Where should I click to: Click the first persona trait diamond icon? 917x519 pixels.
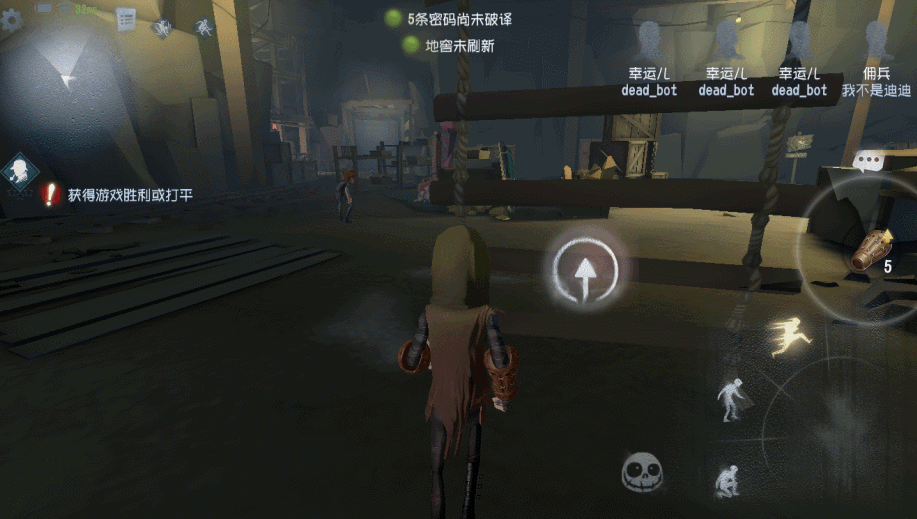pos(162,27)
